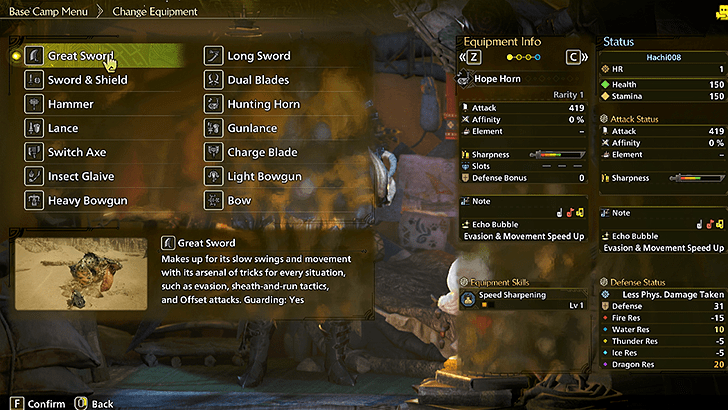Click the Great Sword preview thumbnail

(83, 273)
